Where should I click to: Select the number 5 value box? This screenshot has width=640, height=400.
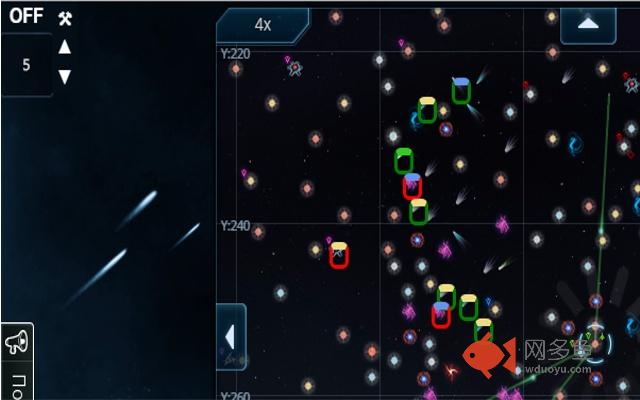[26, 65]
